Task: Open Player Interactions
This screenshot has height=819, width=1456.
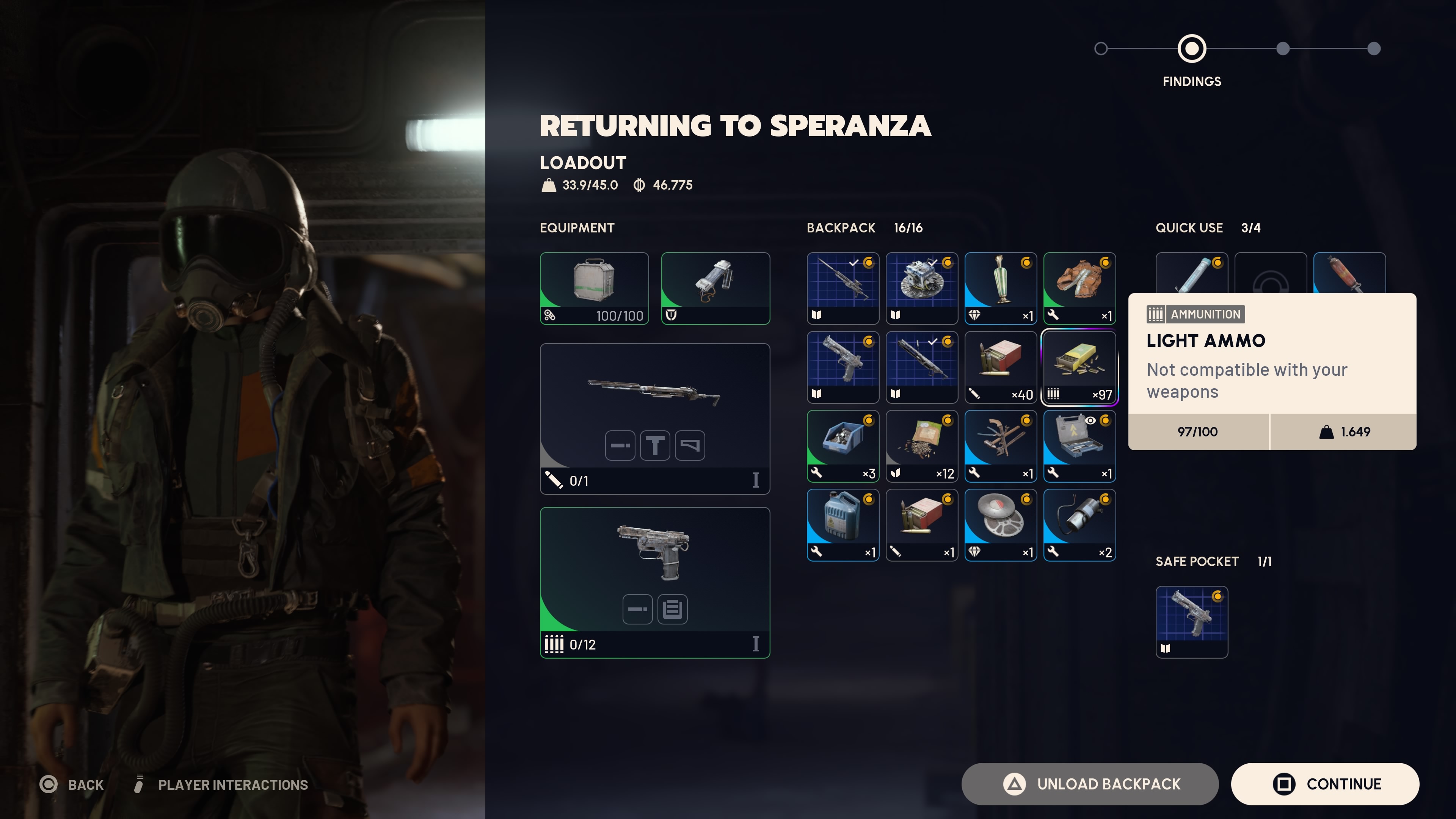Action: (x=222, y=784)
